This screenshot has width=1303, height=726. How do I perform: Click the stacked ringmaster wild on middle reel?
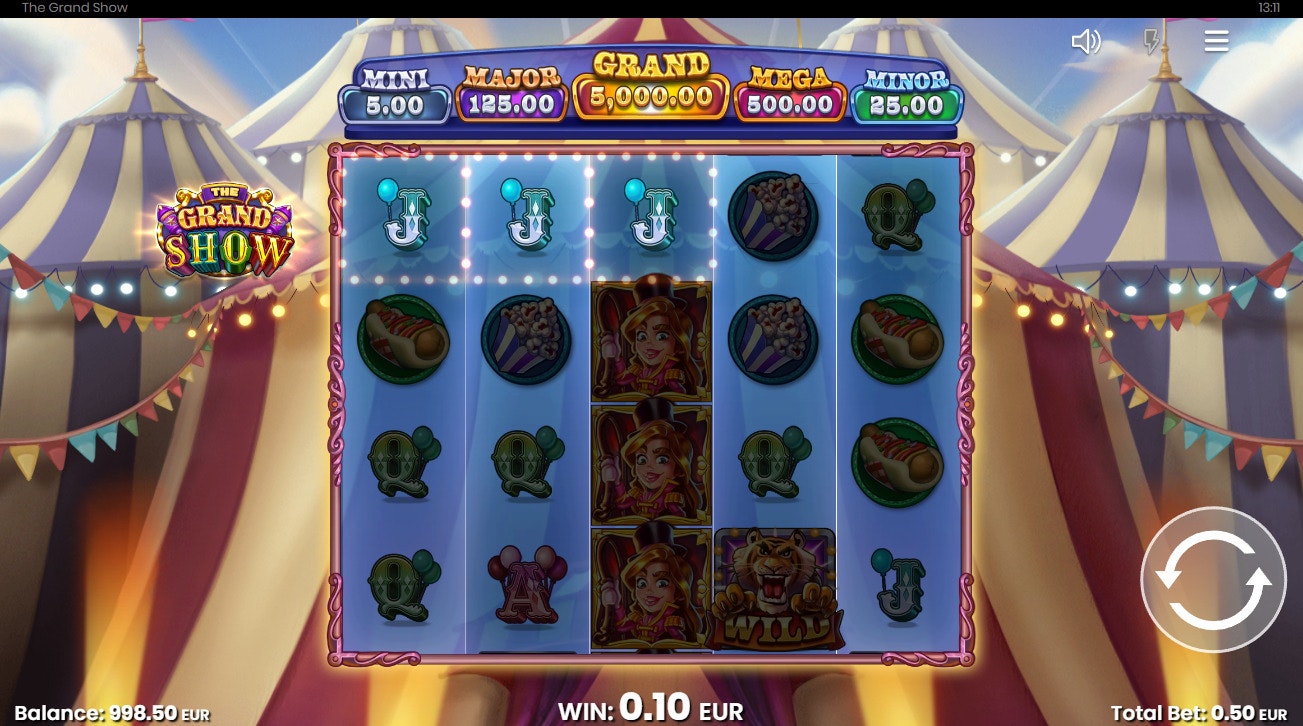click(651, 460)
